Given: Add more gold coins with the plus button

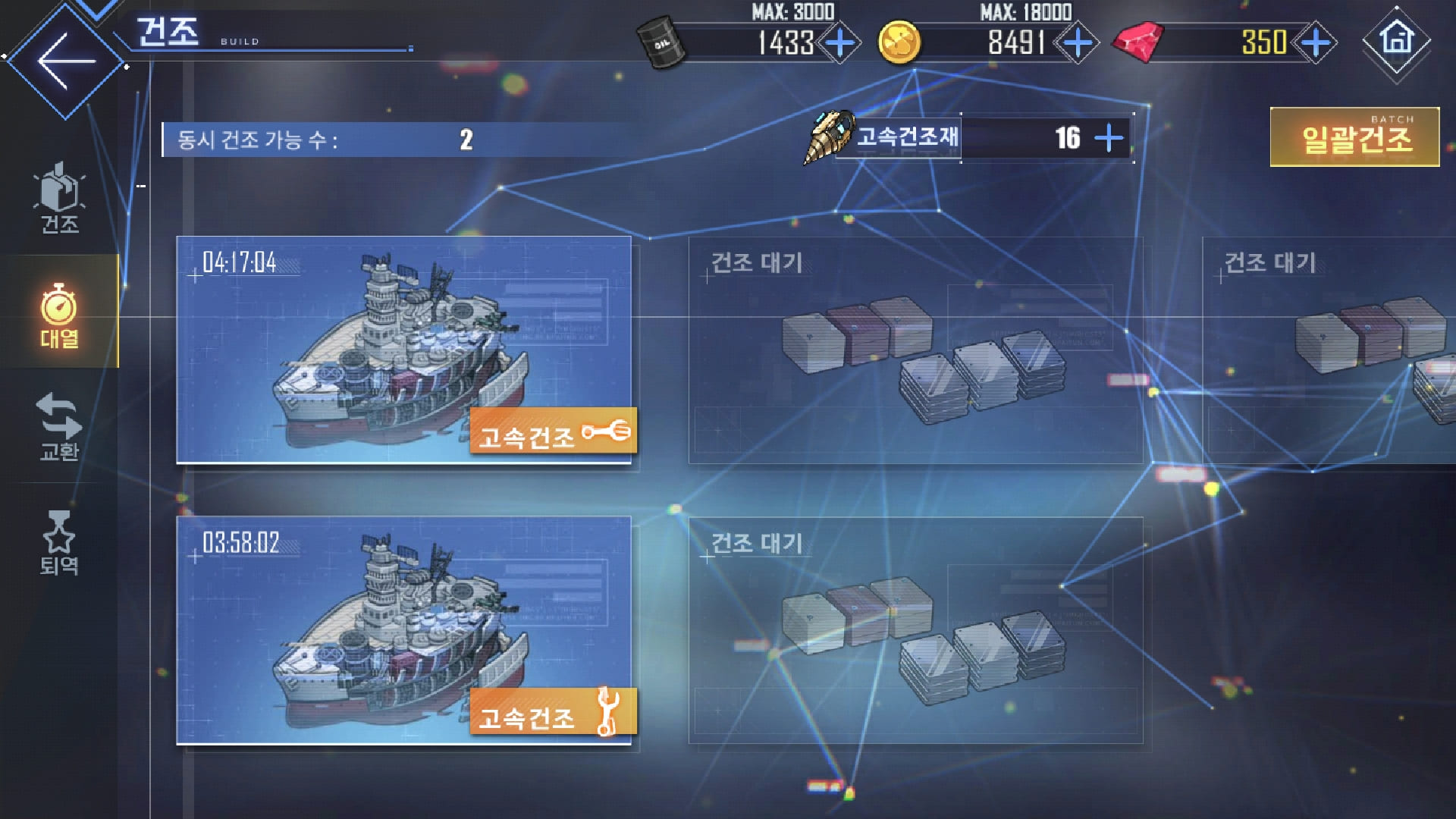Looking at the screenshot, I should (x=1078, y=42).
